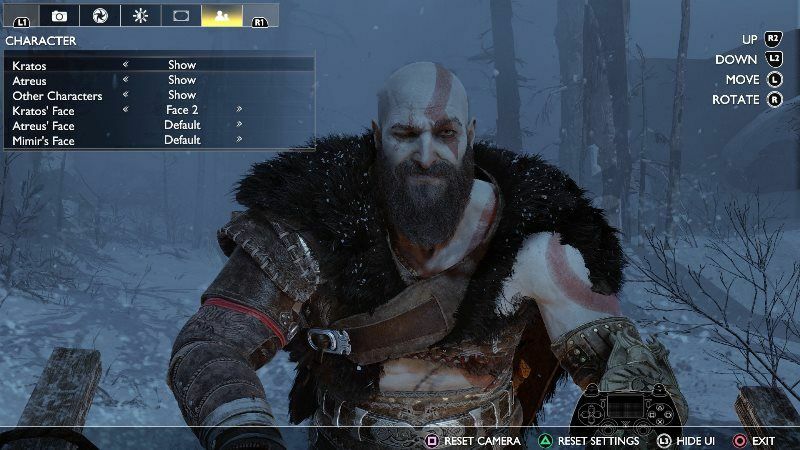Screen dimensions: 800x450
Task: Choose the Atreus visibility row
Action: 160,80
